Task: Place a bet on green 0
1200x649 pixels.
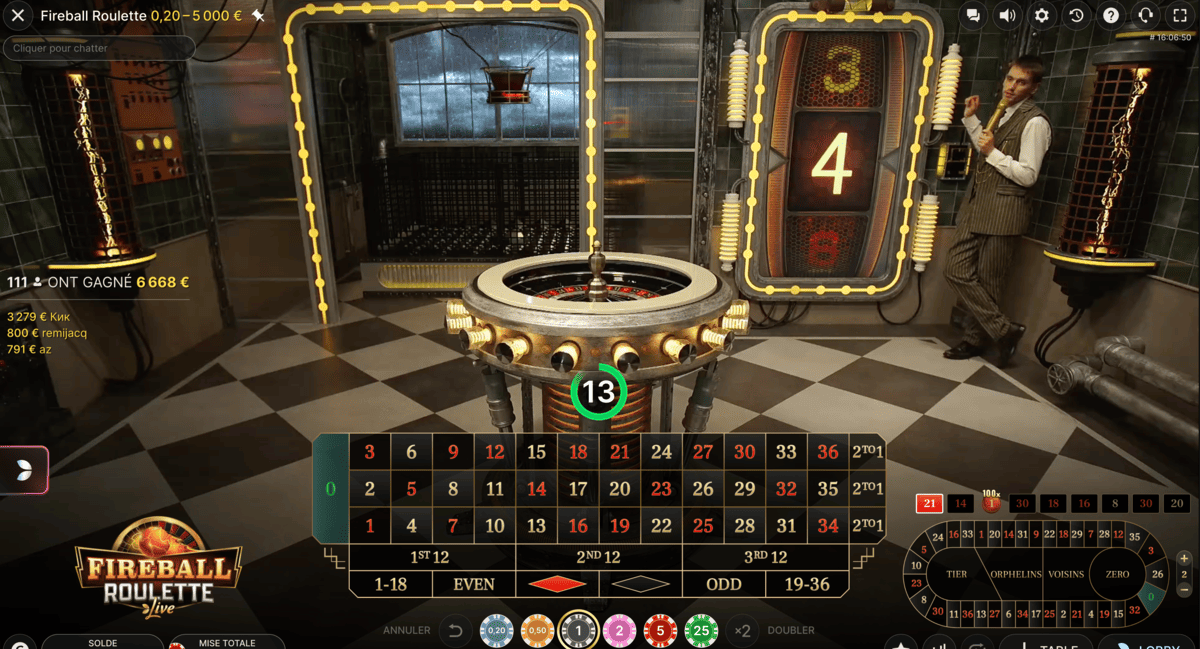Action: (x=331, y=489)
